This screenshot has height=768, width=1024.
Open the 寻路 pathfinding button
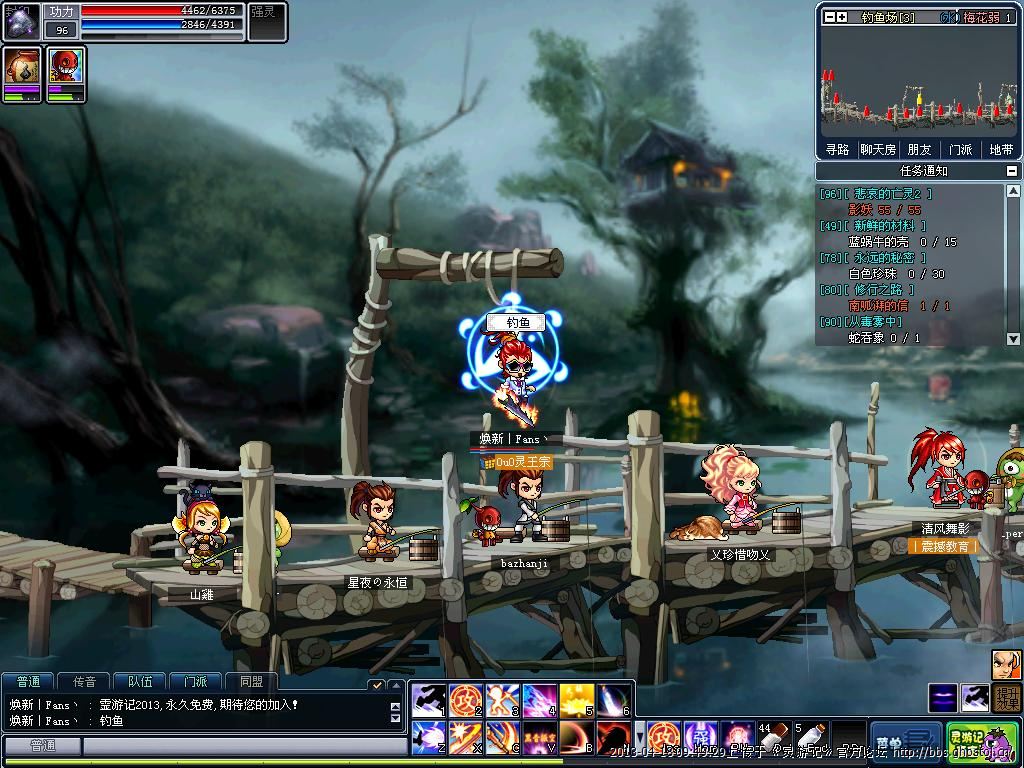(837, 150)
